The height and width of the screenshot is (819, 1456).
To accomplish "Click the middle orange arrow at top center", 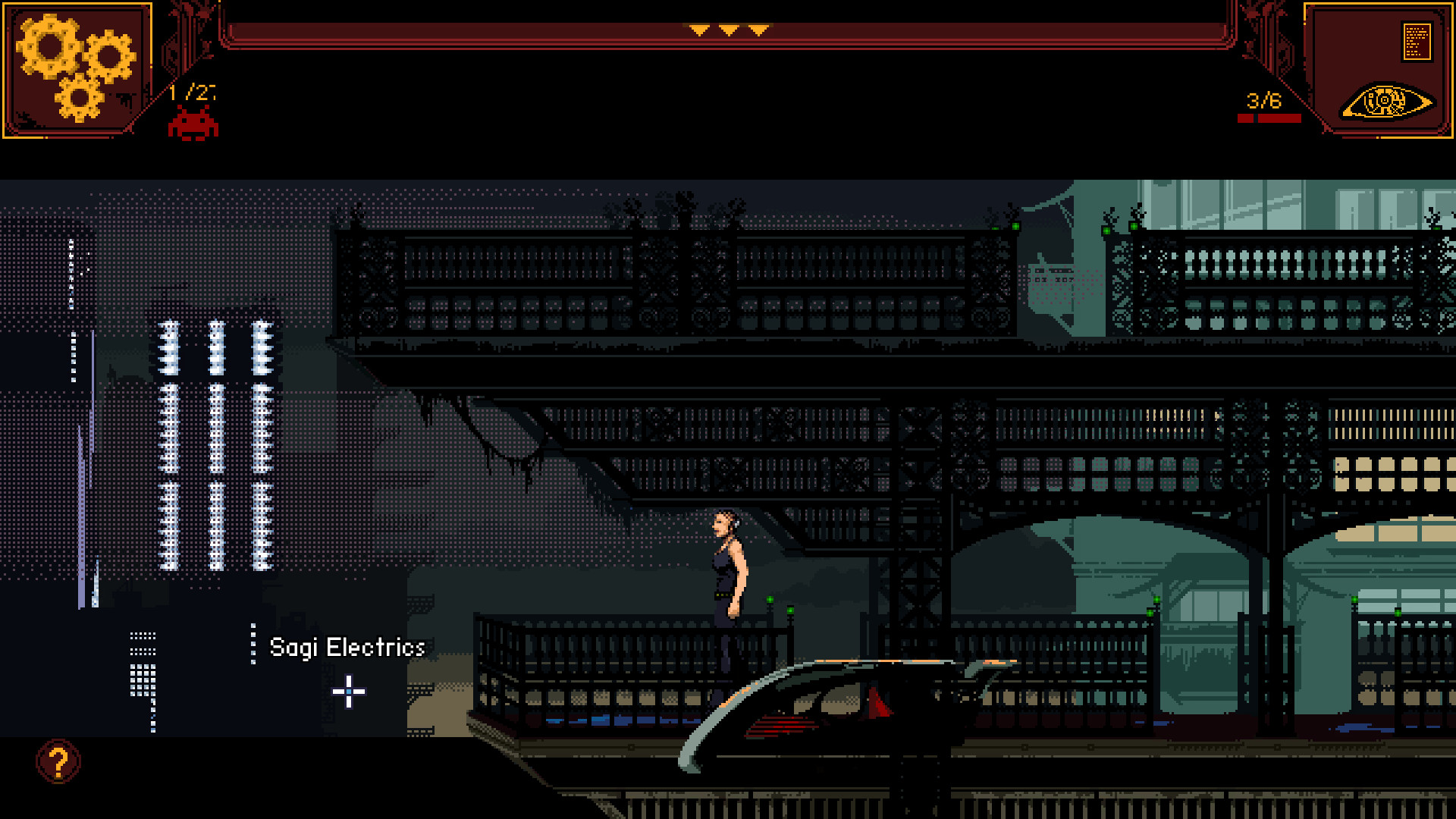I will [729, 31].
